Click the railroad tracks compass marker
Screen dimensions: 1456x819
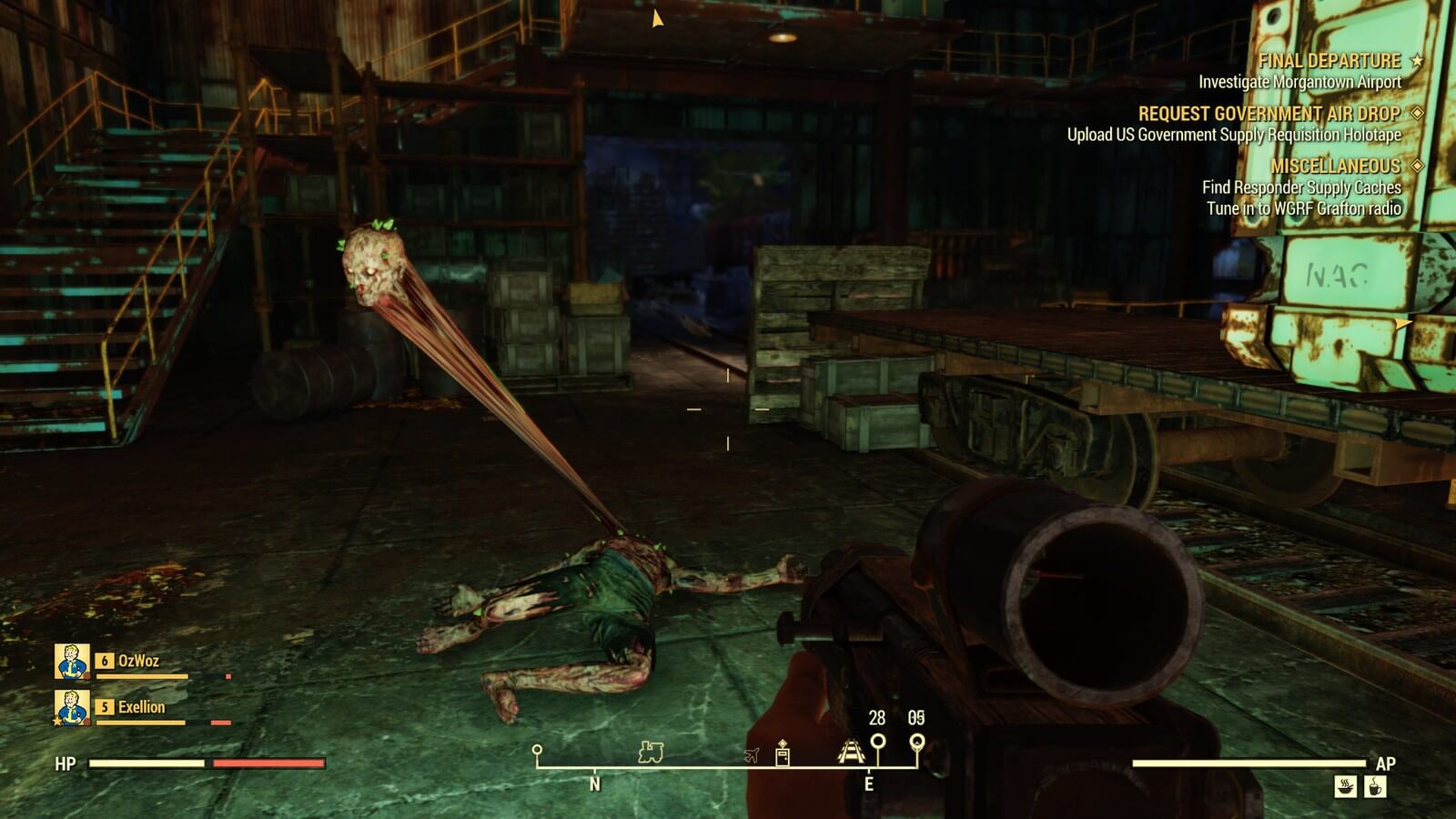(850, 750)
